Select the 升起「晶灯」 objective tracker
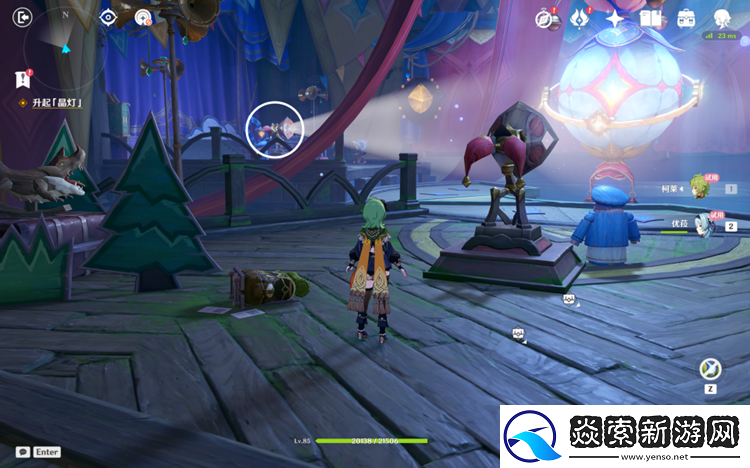This screenshot has width=750, height=468. [51, 103]
